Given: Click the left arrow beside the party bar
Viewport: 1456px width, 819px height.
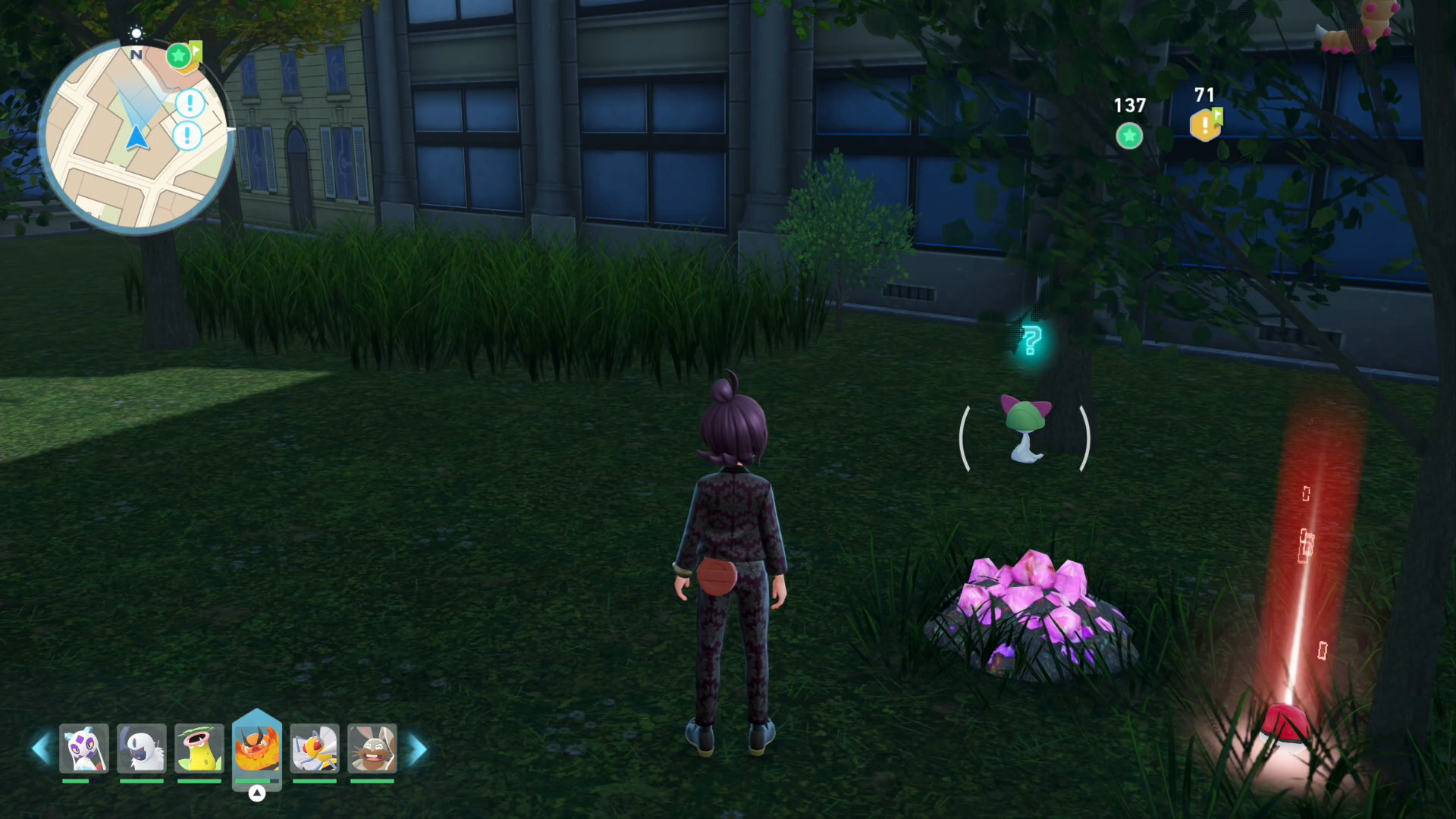Looking at the screenshot, I should (x=40, y=749).
